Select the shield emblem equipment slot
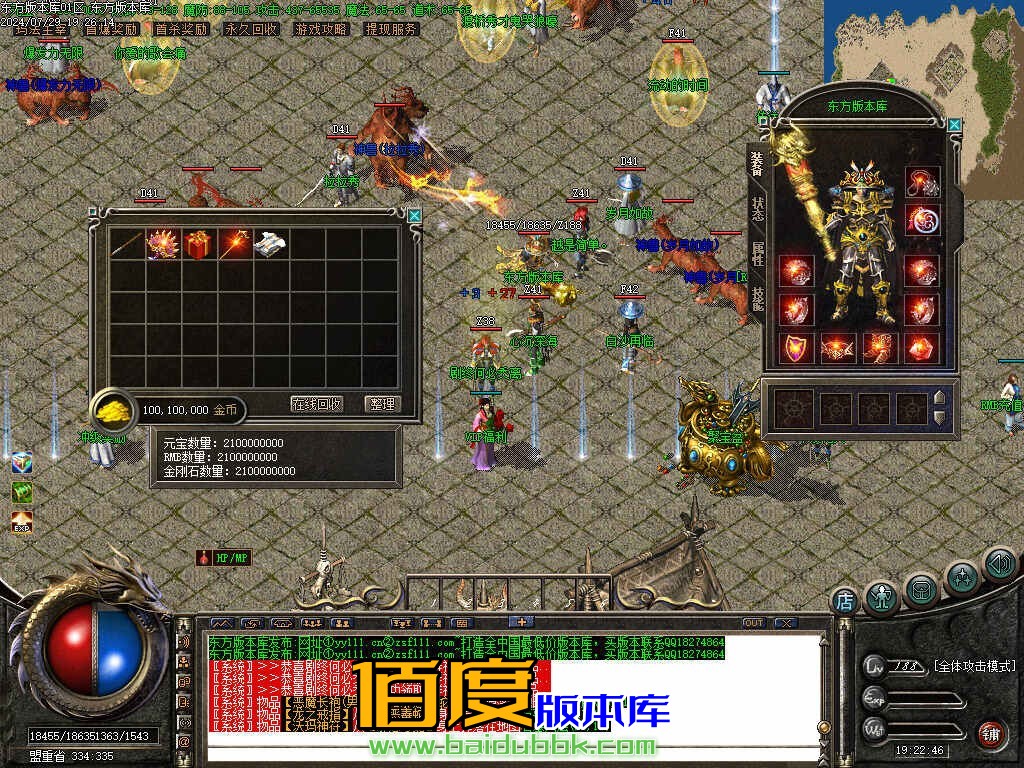 click(x=797, y=347)
